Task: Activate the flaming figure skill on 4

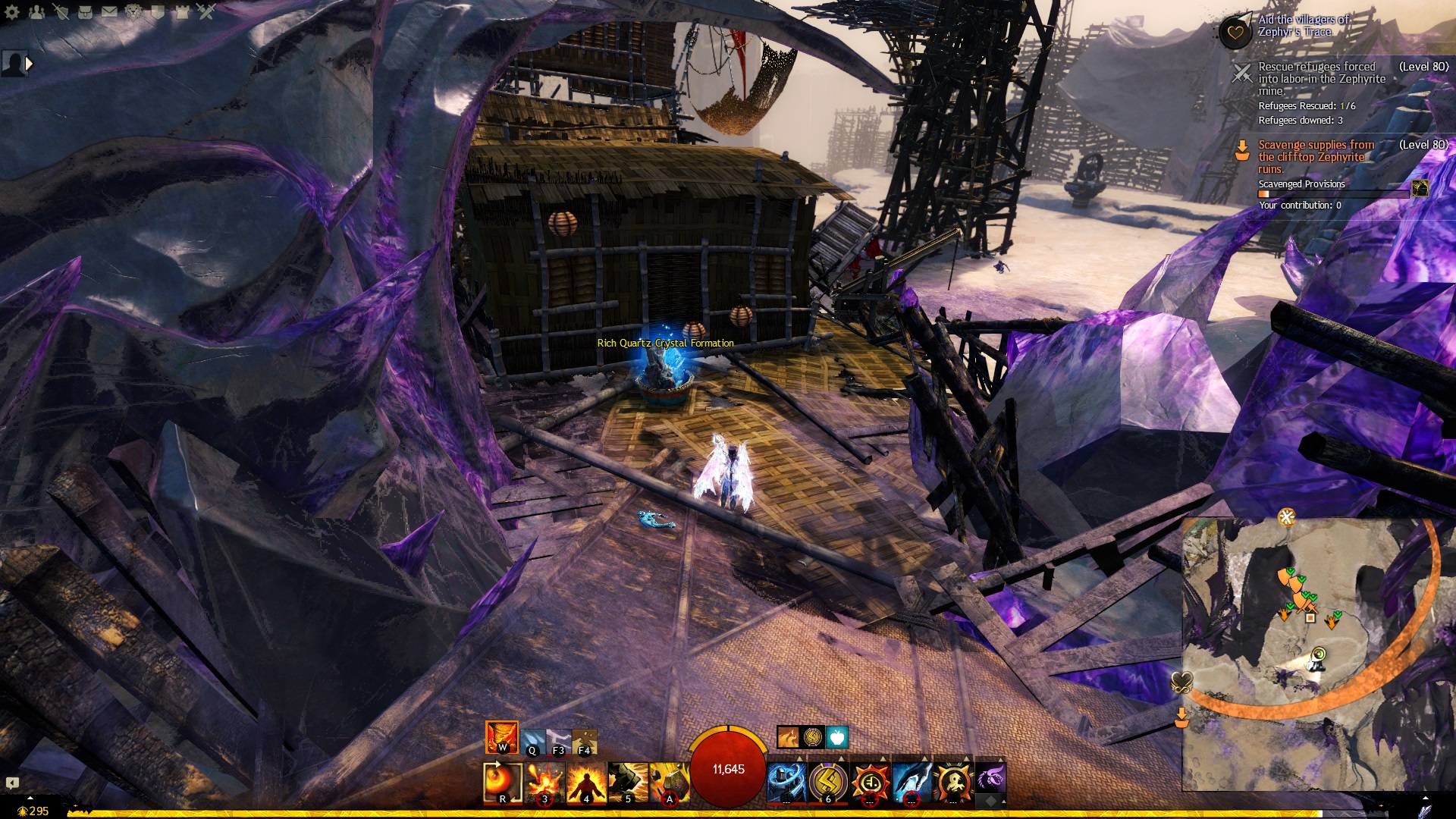Action: tap(586, 783)
